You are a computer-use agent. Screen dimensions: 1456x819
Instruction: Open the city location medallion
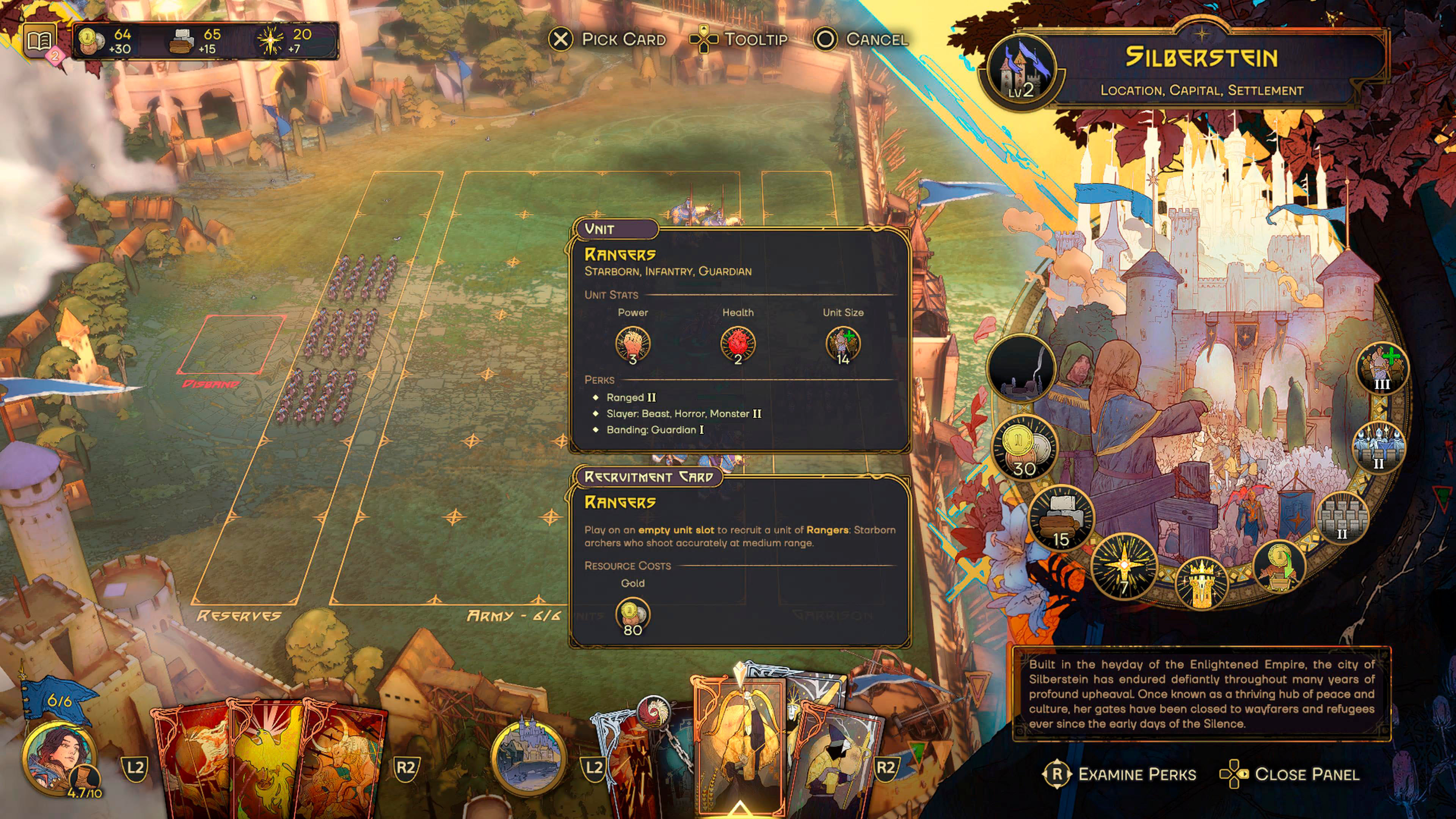(528, 756)
